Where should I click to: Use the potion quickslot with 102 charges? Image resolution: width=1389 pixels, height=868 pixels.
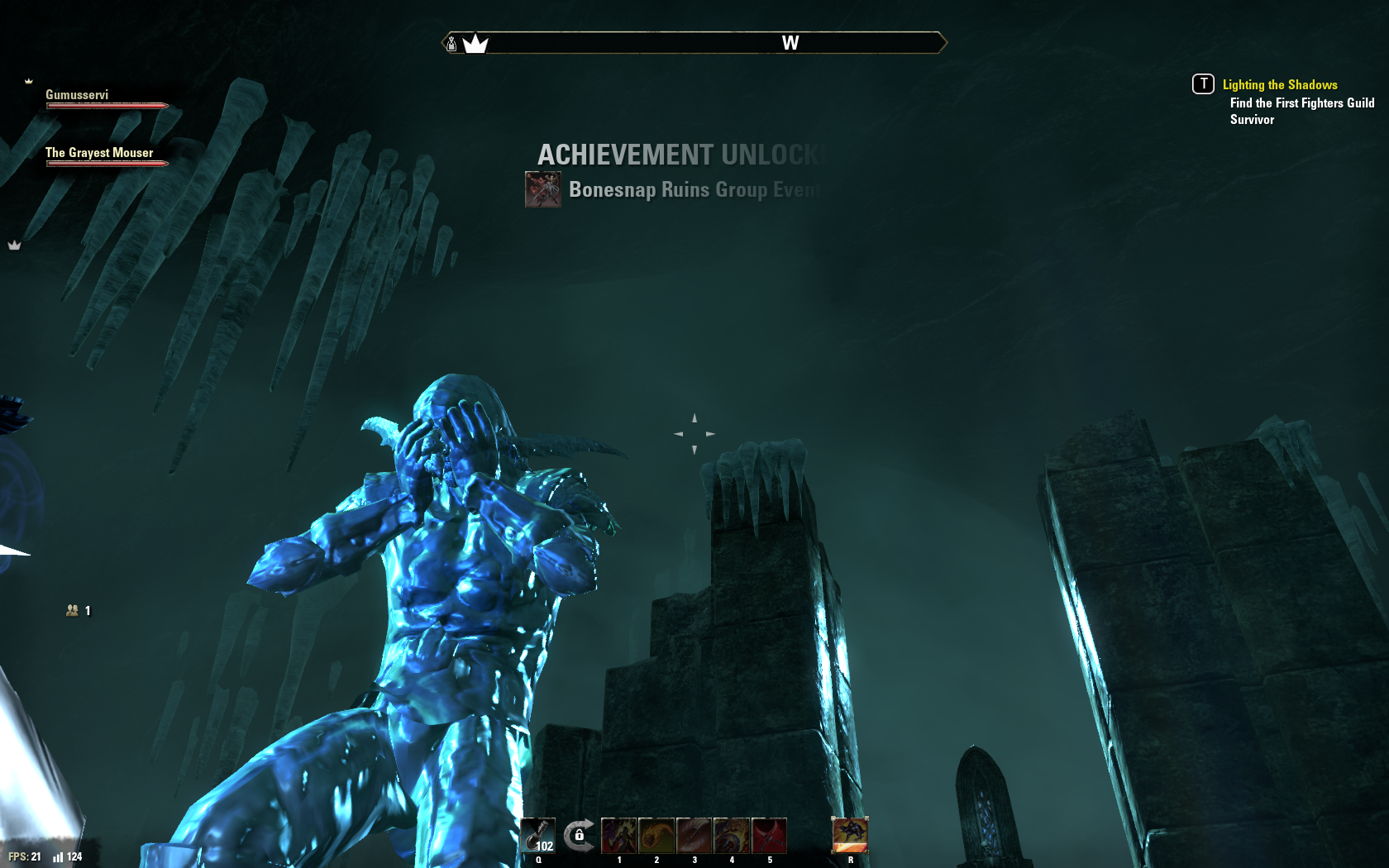tap(538, 835)
